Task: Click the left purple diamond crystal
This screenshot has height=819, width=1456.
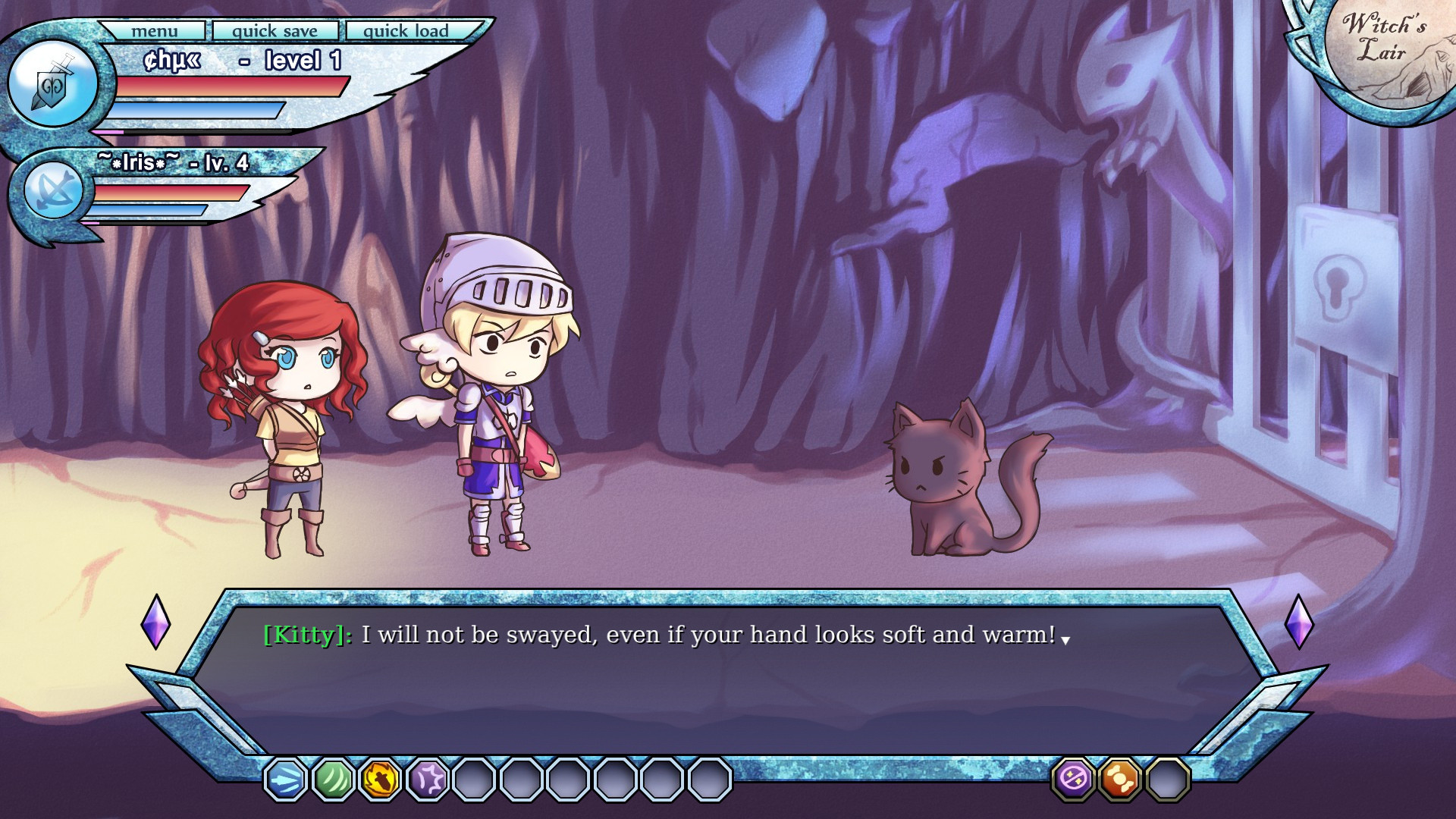Action: 155,622
